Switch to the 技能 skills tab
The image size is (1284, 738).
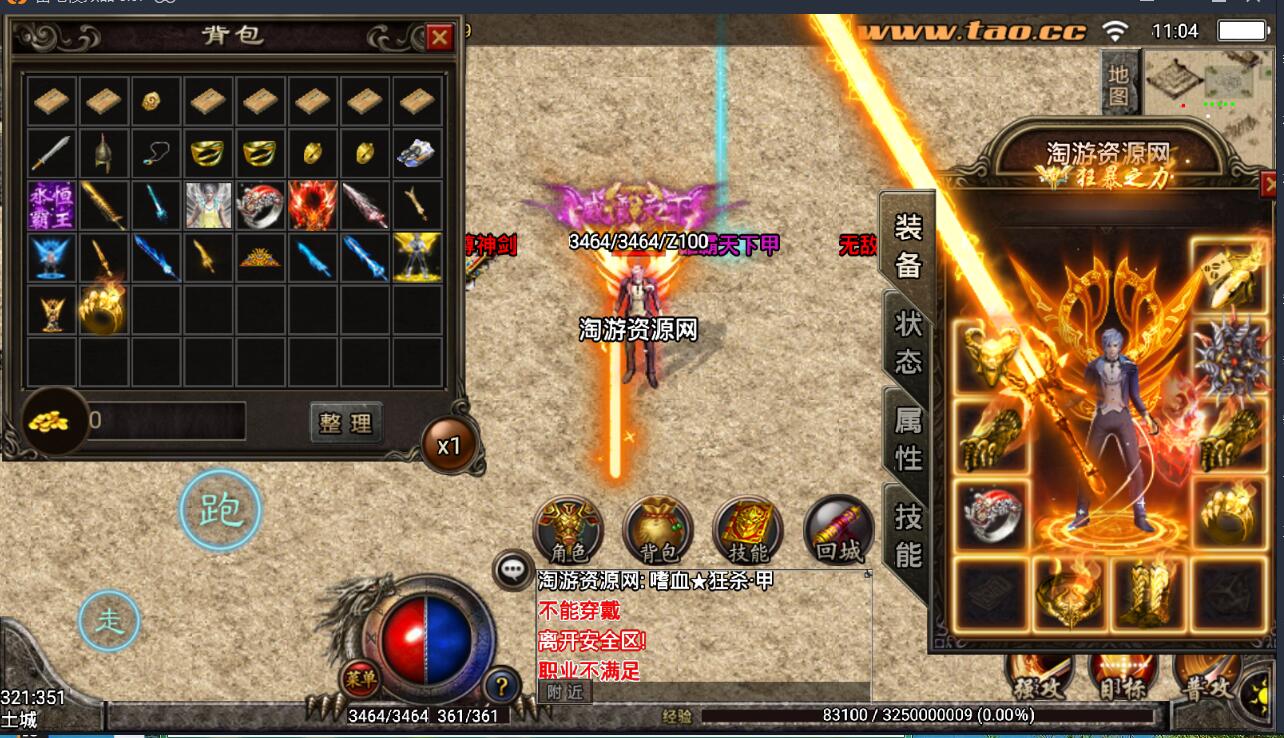(907, 534)
